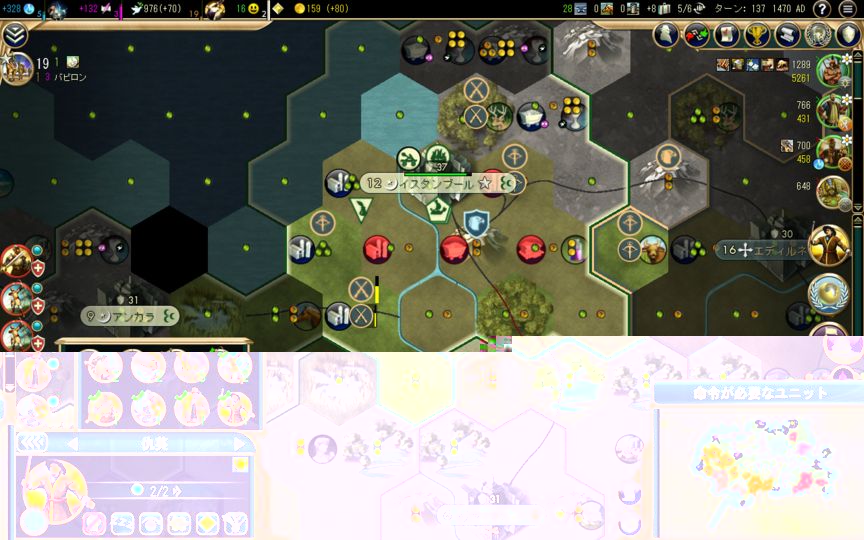Click the gold coin treasury readout
This screenshot has height=540, width=864.
(x=322, y=9)
